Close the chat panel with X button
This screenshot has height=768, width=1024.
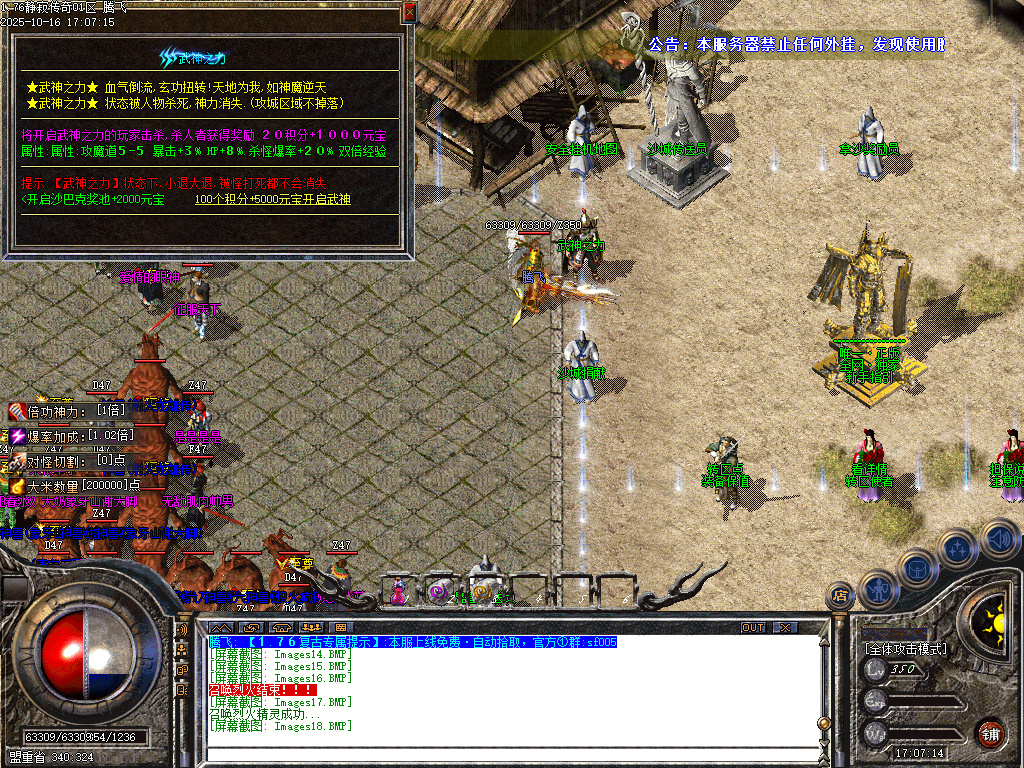point(785,627)
